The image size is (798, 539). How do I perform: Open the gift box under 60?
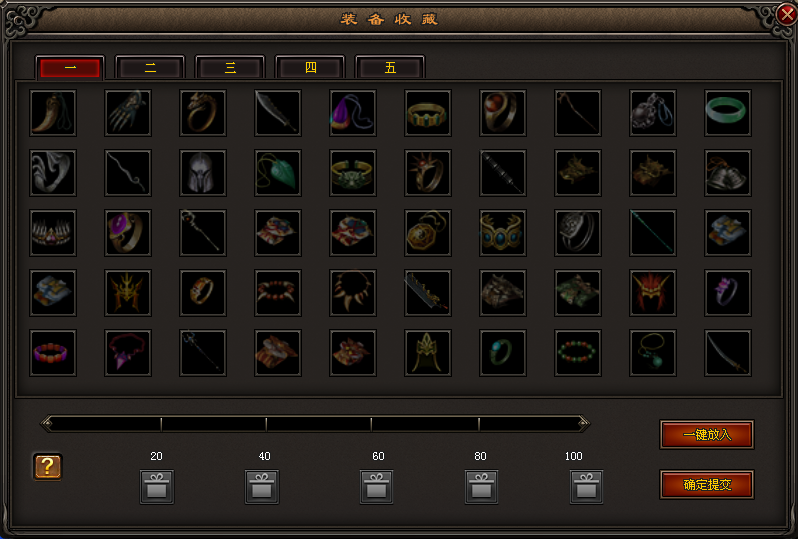click(377, 487)
